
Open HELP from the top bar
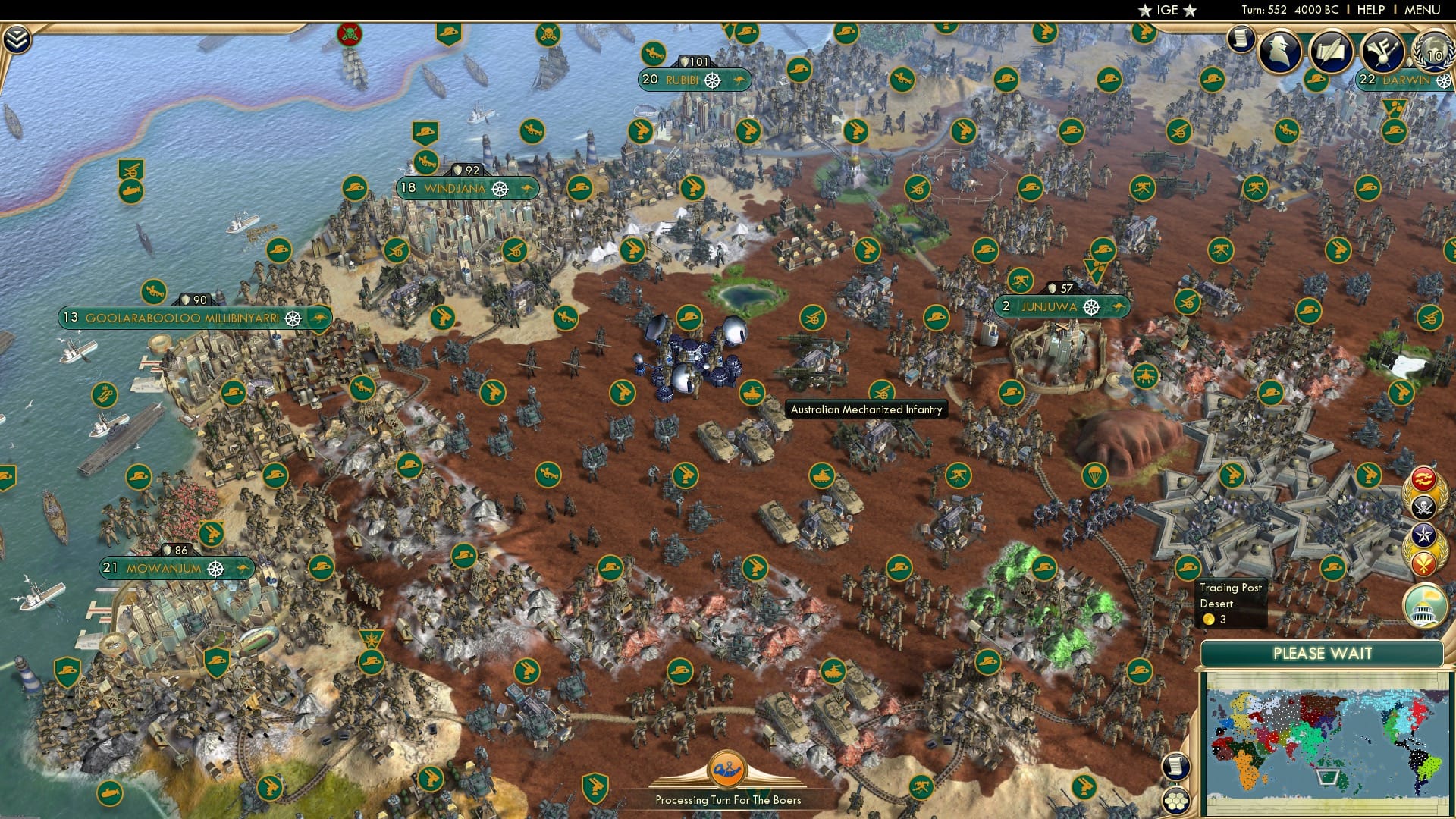tap(1370, 10)
